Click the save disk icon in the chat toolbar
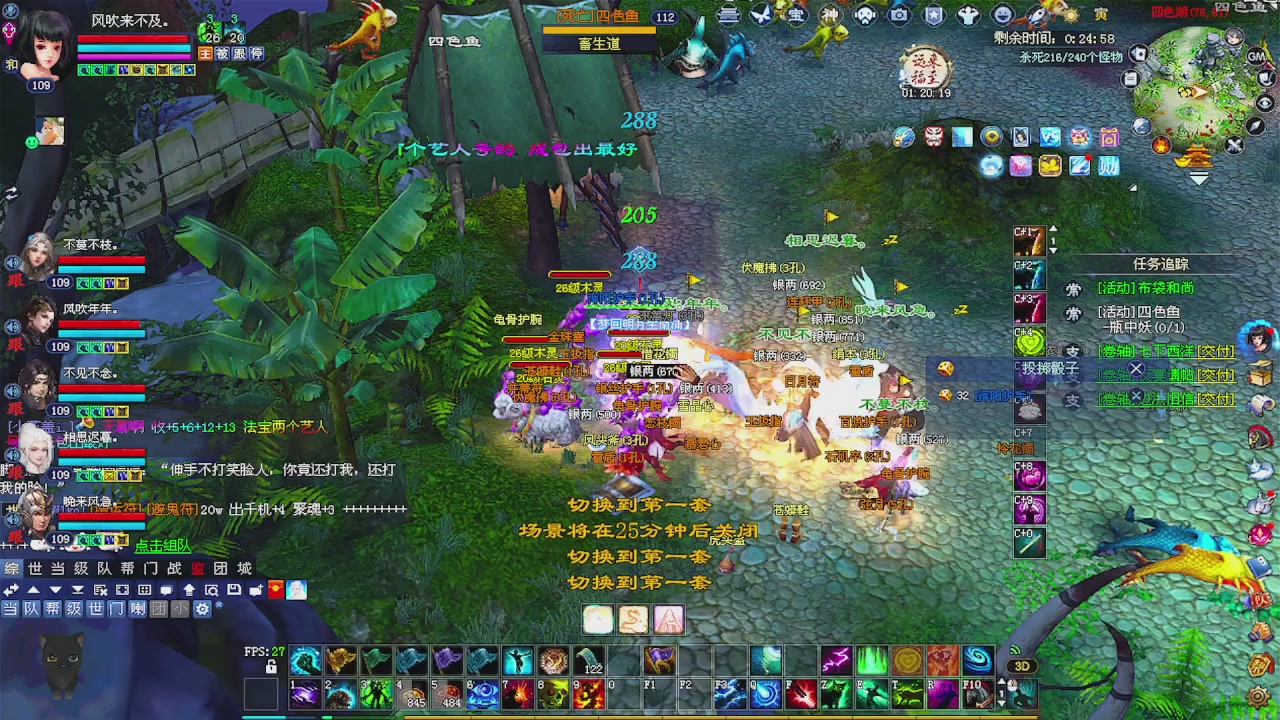The image size is (1280, 720). (x=232, y=590)
